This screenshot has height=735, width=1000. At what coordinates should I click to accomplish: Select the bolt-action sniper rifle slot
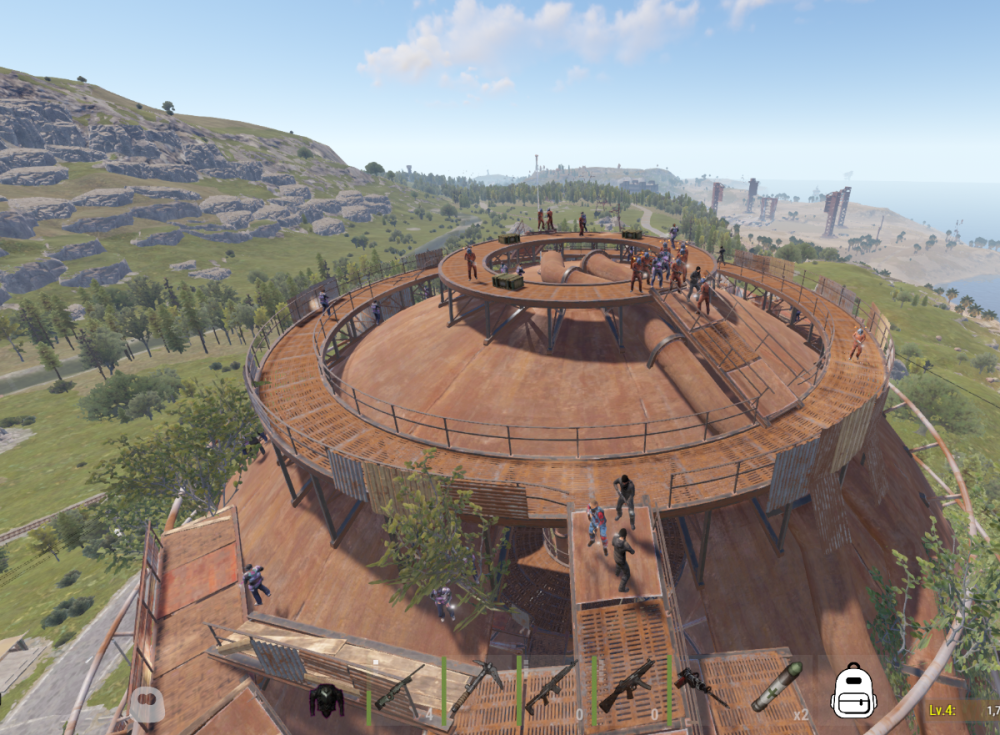[x=398, y=688]
